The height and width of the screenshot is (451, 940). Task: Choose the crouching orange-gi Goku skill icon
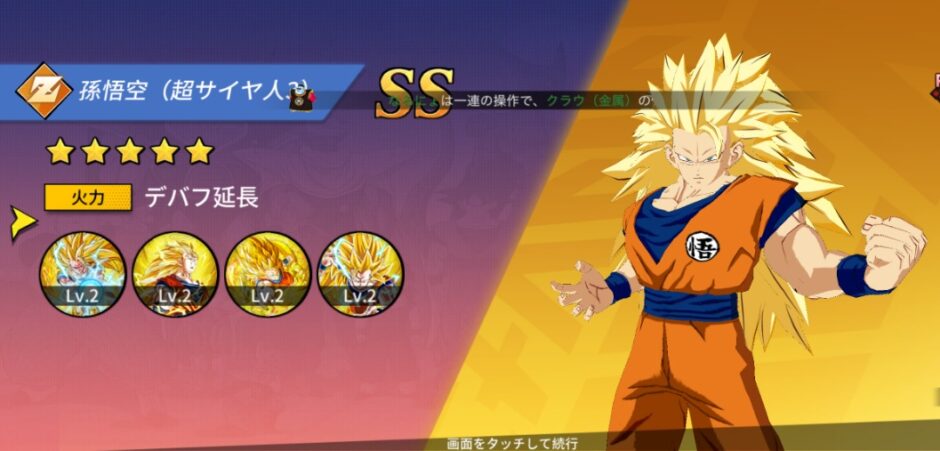pos(268,273)
